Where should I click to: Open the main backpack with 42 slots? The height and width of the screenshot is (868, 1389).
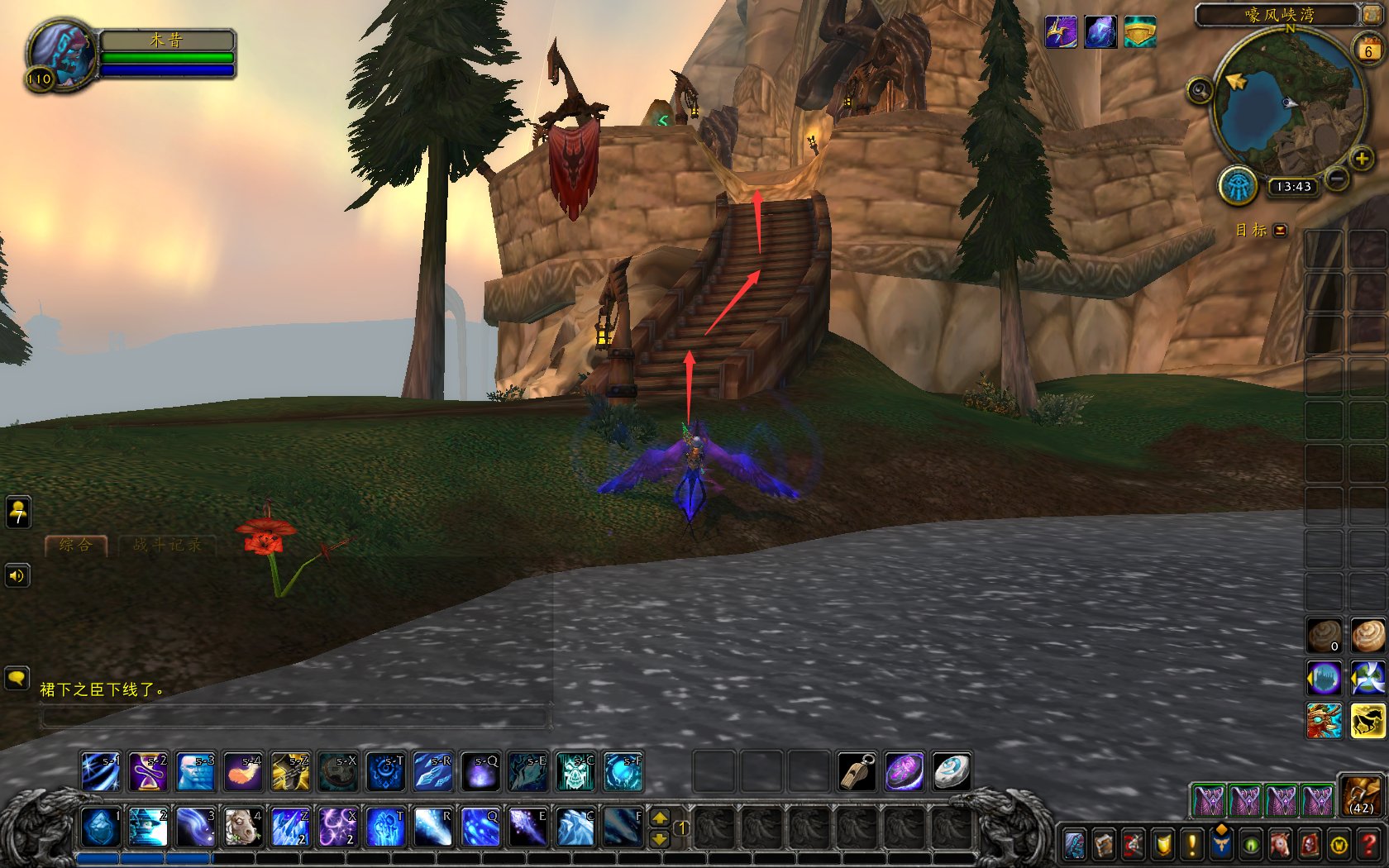point(1360,797)
